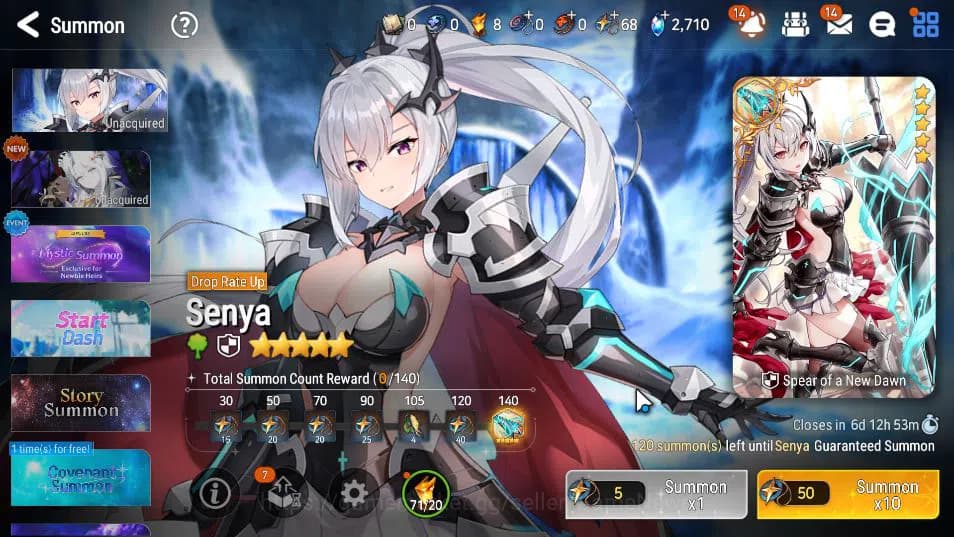Go back using the Summon back arrow
Viewport: 954px width, 537px height.
pos(28,25)
